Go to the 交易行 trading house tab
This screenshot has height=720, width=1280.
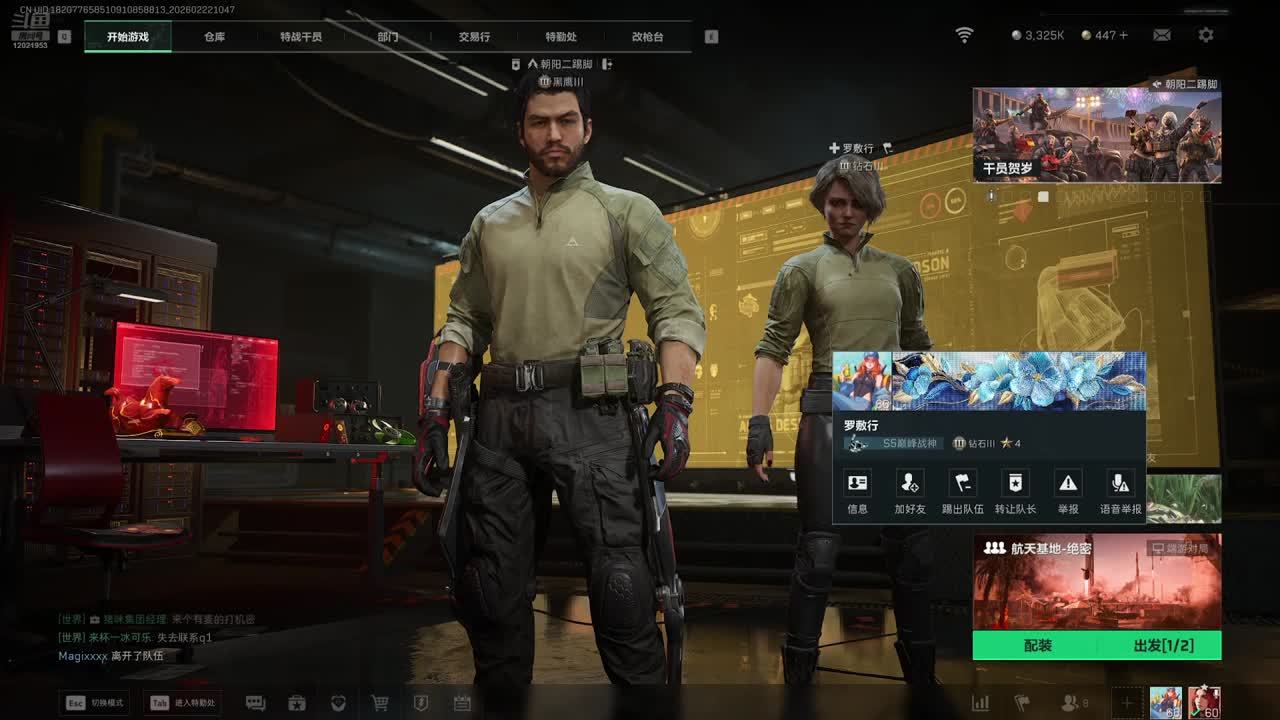click(474, 37)
